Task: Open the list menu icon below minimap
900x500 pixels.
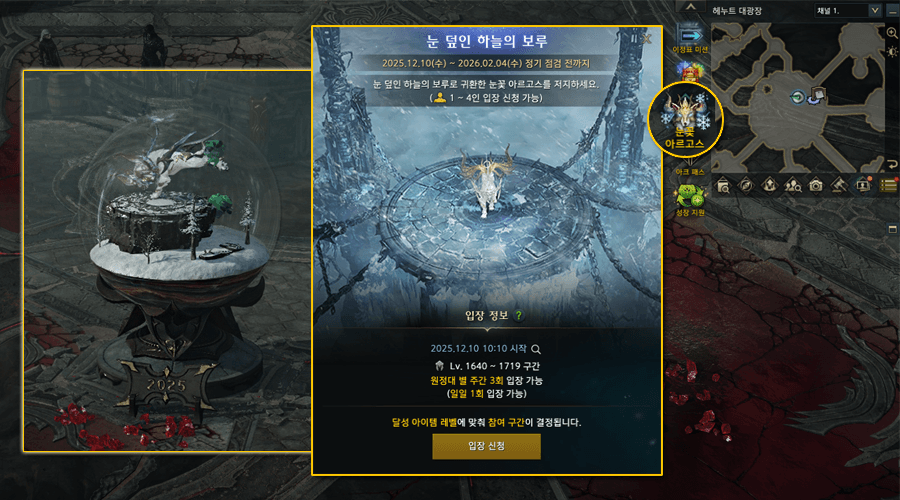Action: (889, 185)
